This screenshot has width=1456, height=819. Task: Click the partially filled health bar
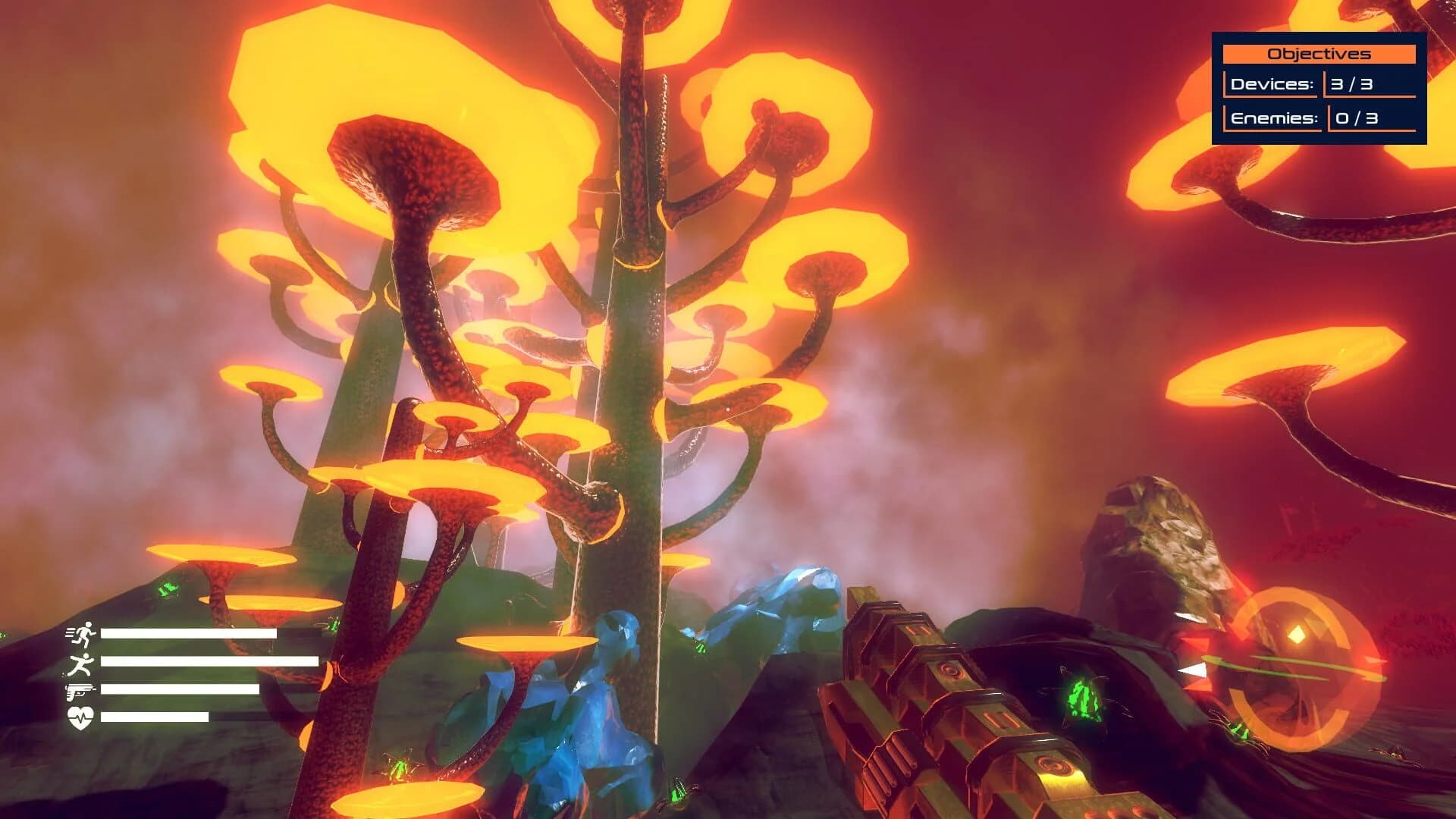[x=154, y=717]
